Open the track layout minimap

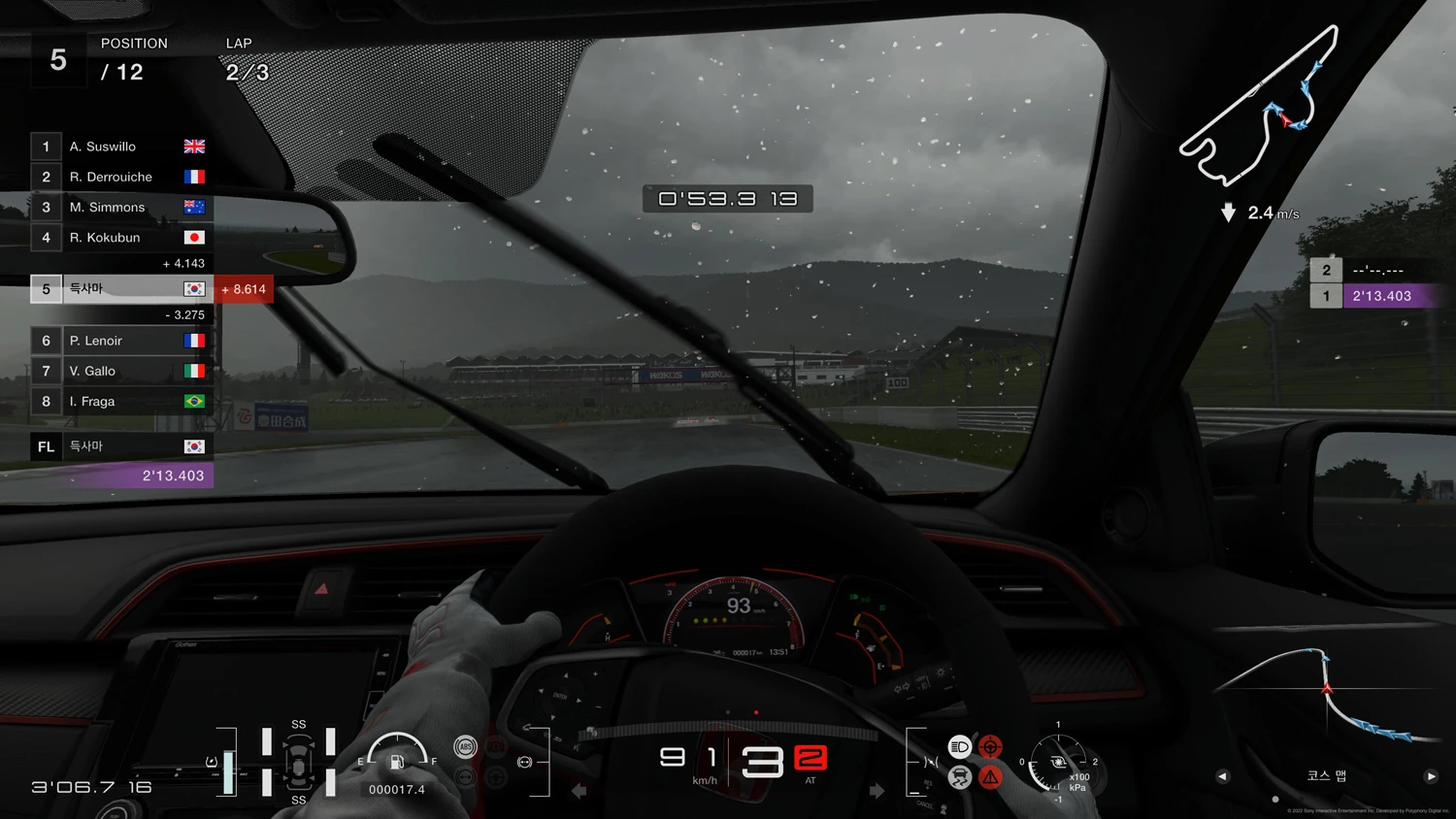[x=1260, y=109]
